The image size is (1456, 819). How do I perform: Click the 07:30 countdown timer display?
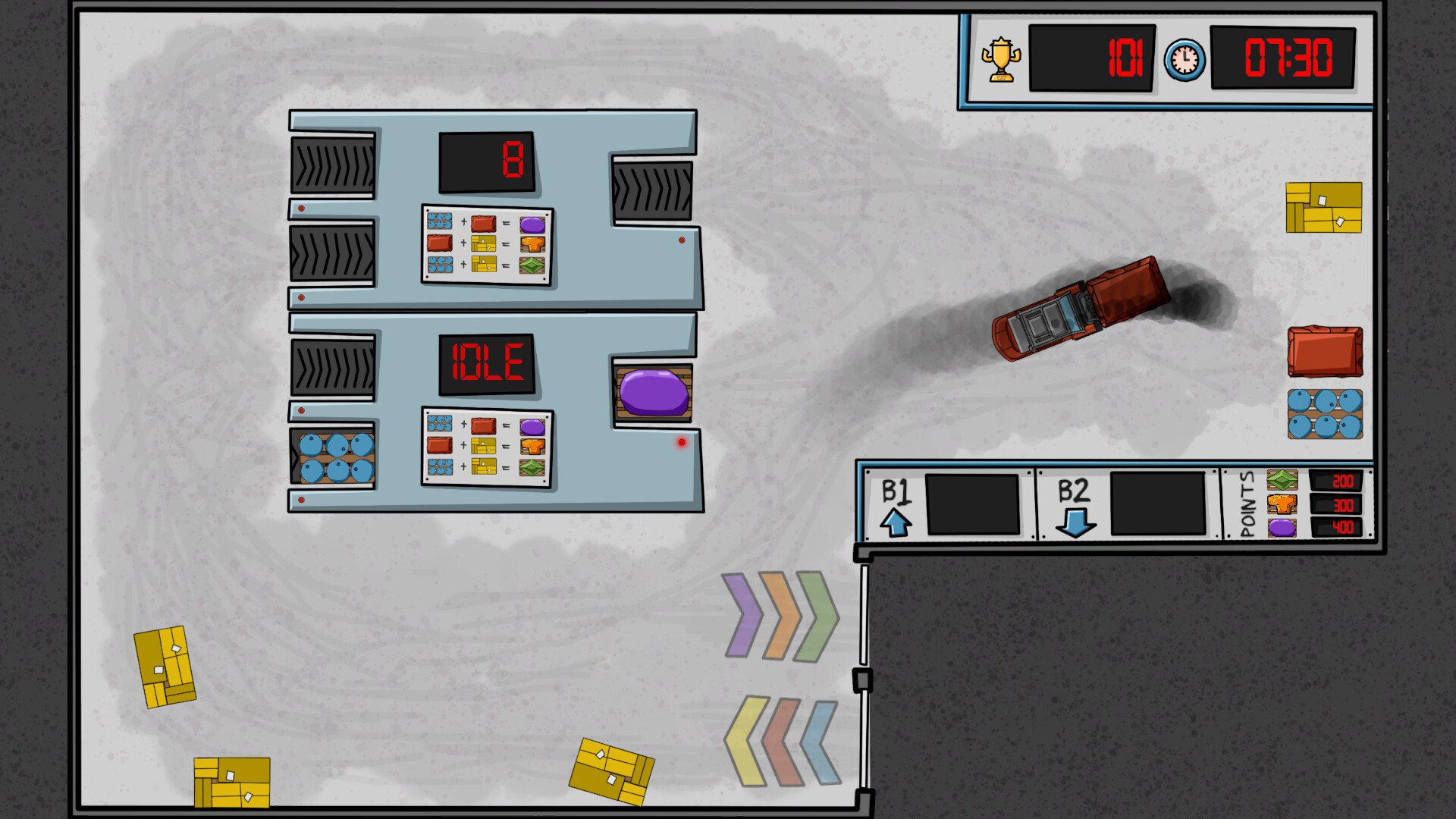[1284, 58]
